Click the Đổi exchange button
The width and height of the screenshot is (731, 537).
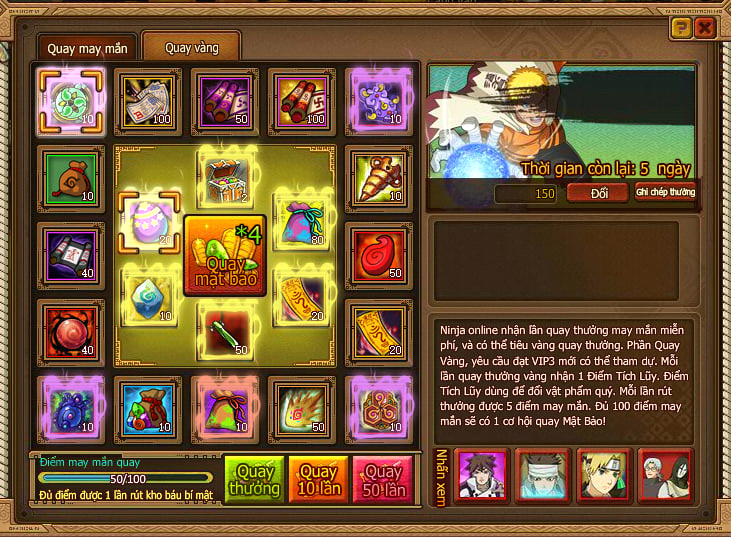coord(596,192)
